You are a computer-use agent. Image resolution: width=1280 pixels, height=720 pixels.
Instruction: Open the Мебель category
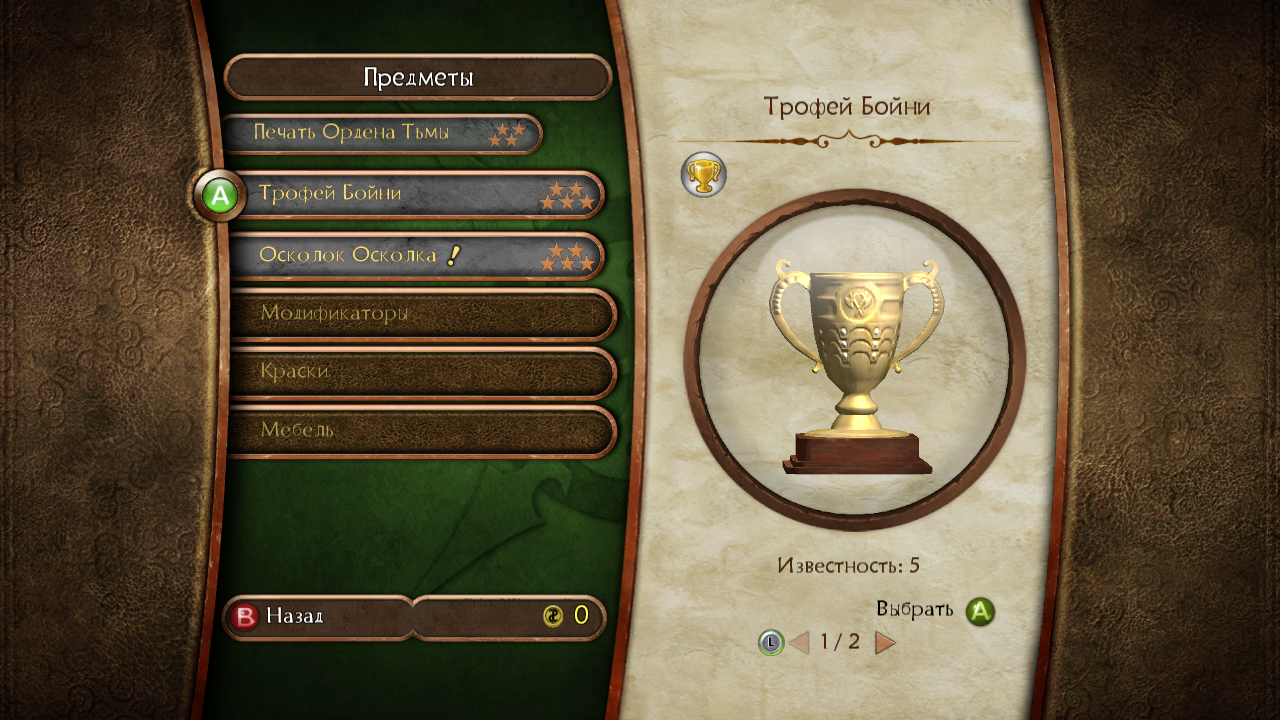[420, 430]
